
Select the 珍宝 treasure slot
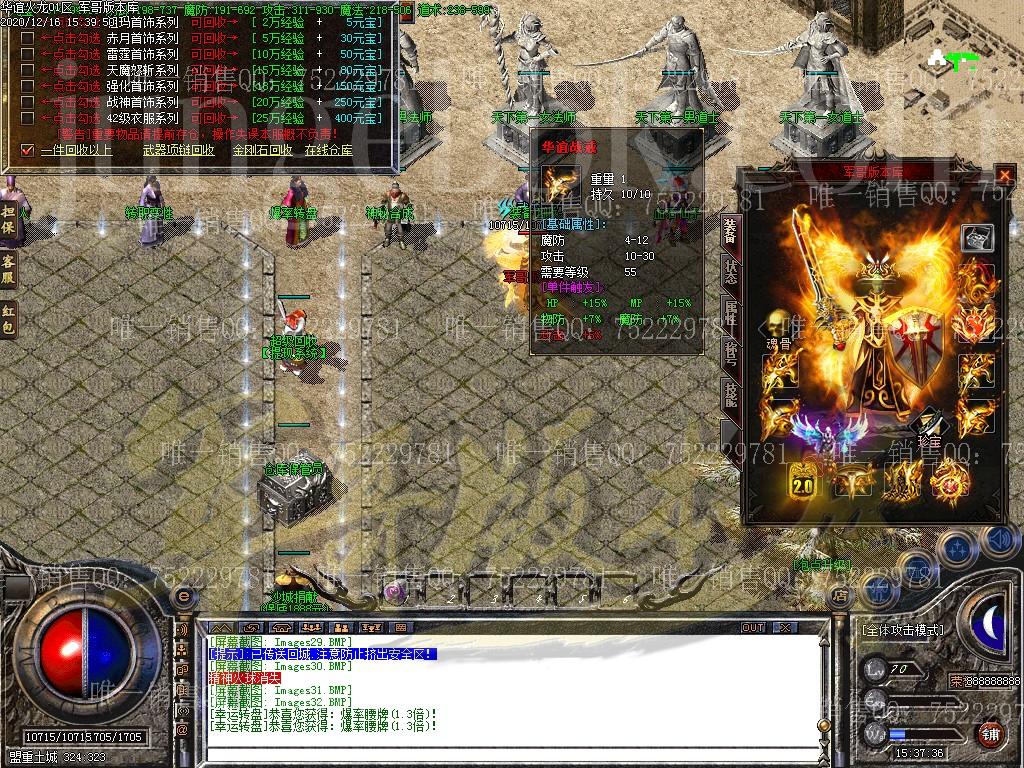(929, 424)
